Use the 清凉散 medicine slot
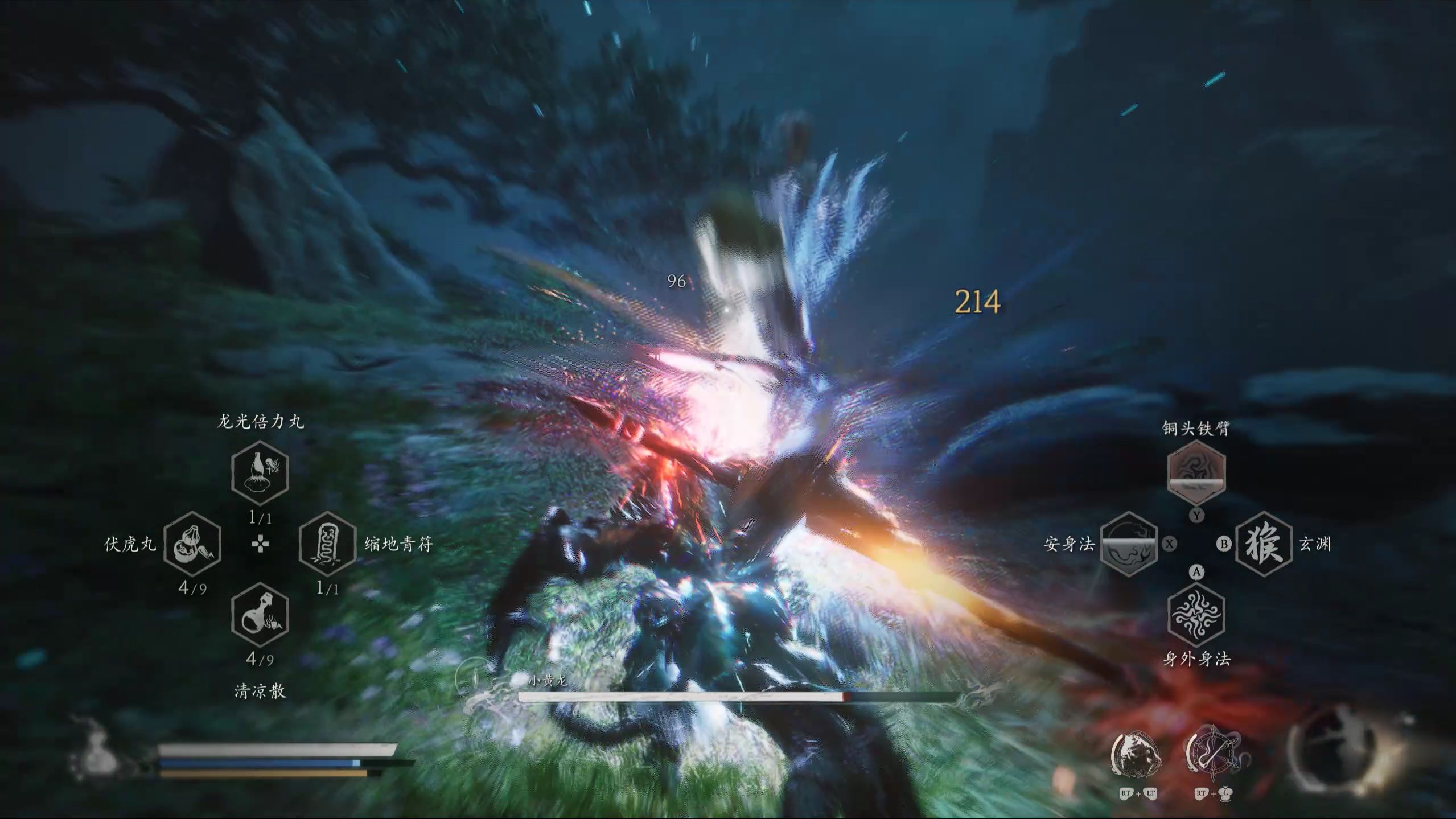Viewport: 1456px width, 819px height. pyautogui.click(x=260, y=615)
